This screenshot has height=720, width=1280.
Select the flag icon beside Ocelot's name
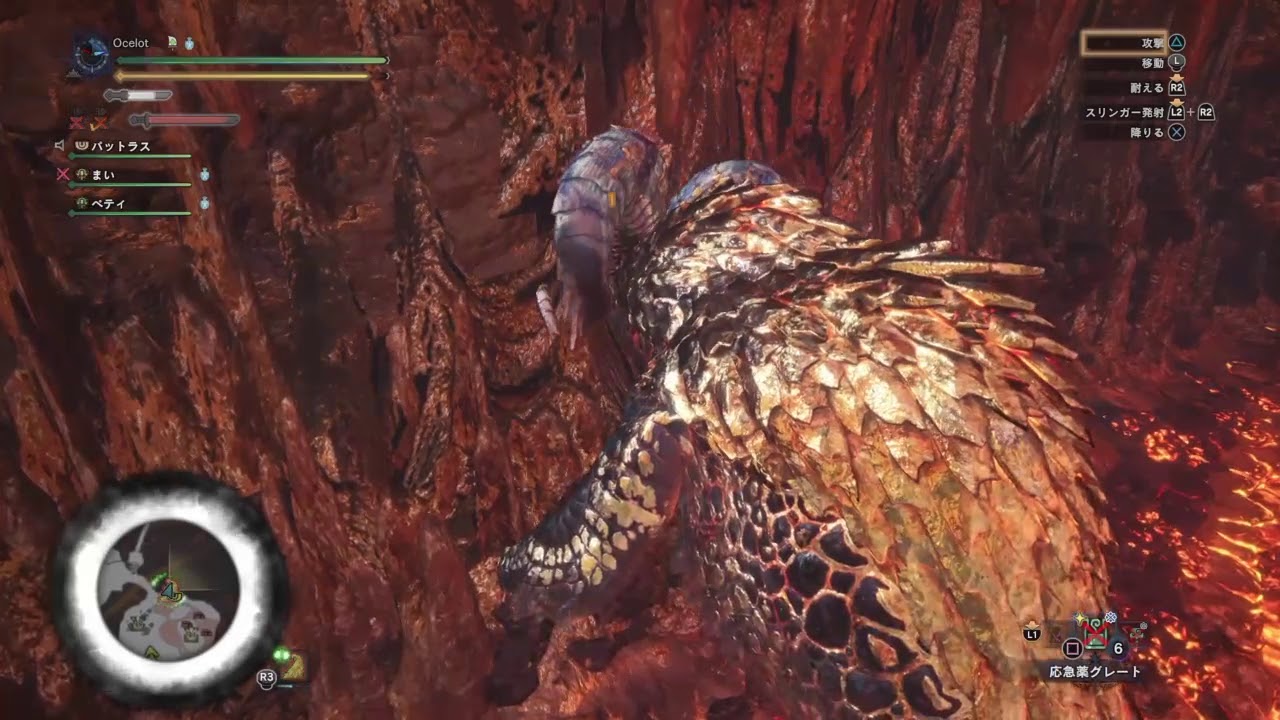tap(172, 42)
